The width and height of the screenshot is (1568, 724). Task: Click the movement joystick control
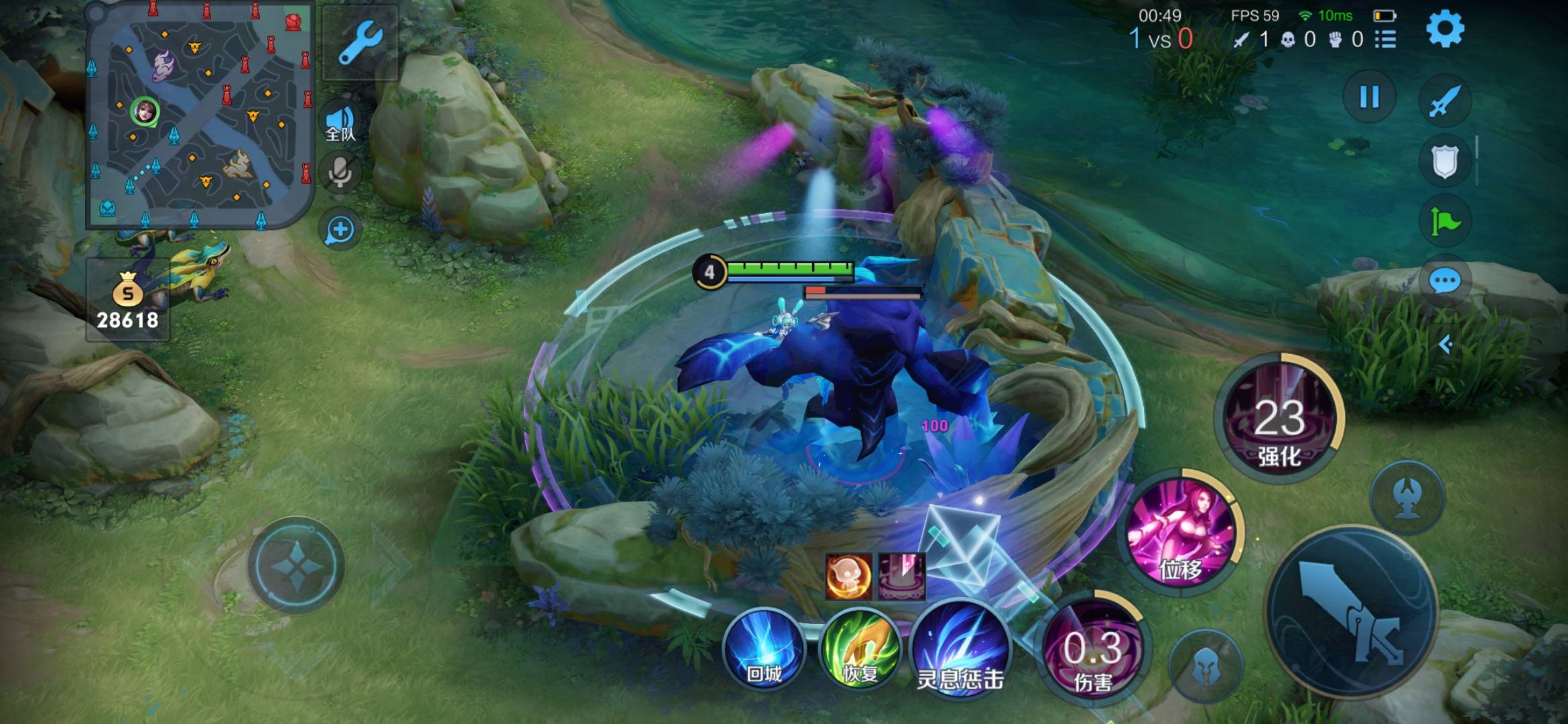click(x=296, y=565)
